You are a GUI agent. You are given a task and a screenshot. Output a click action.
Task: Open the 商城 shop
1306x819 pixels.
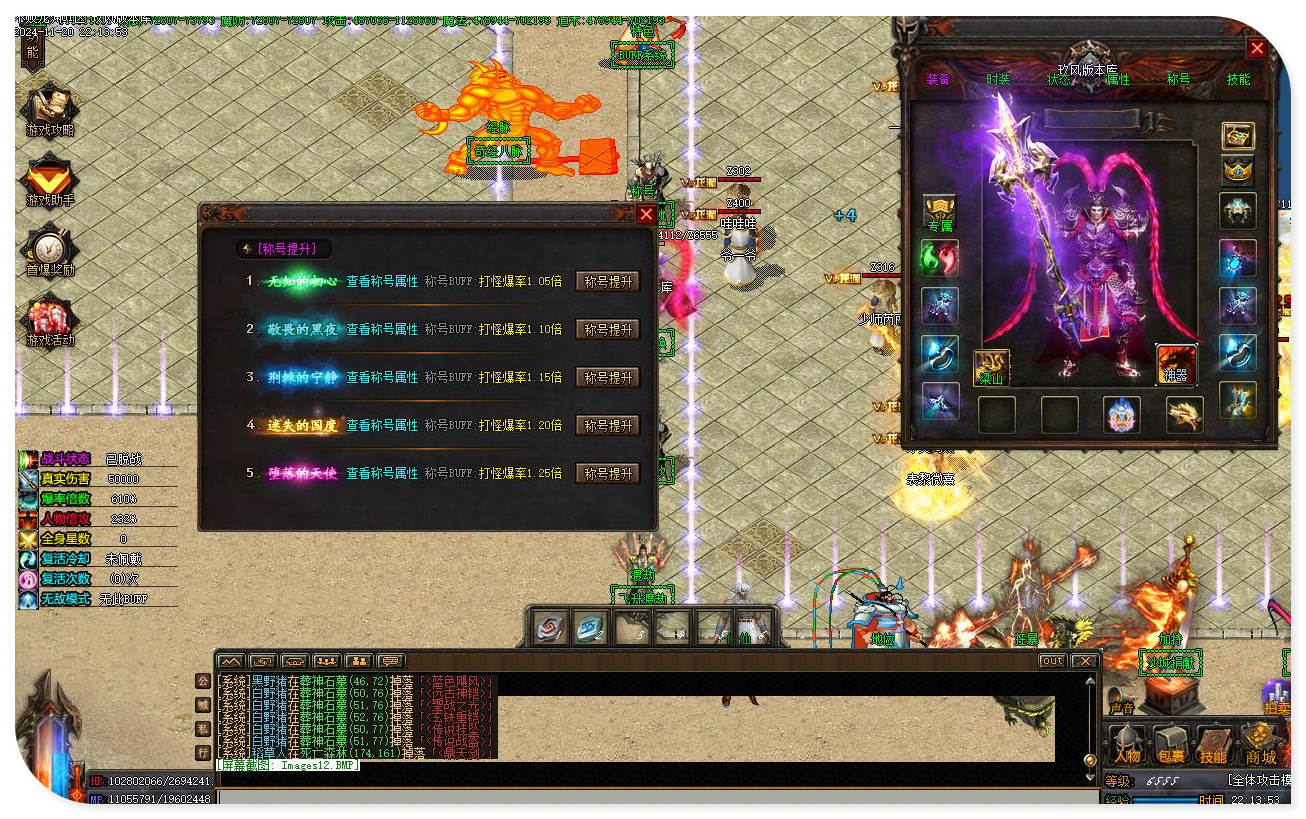coord(1260,745)
